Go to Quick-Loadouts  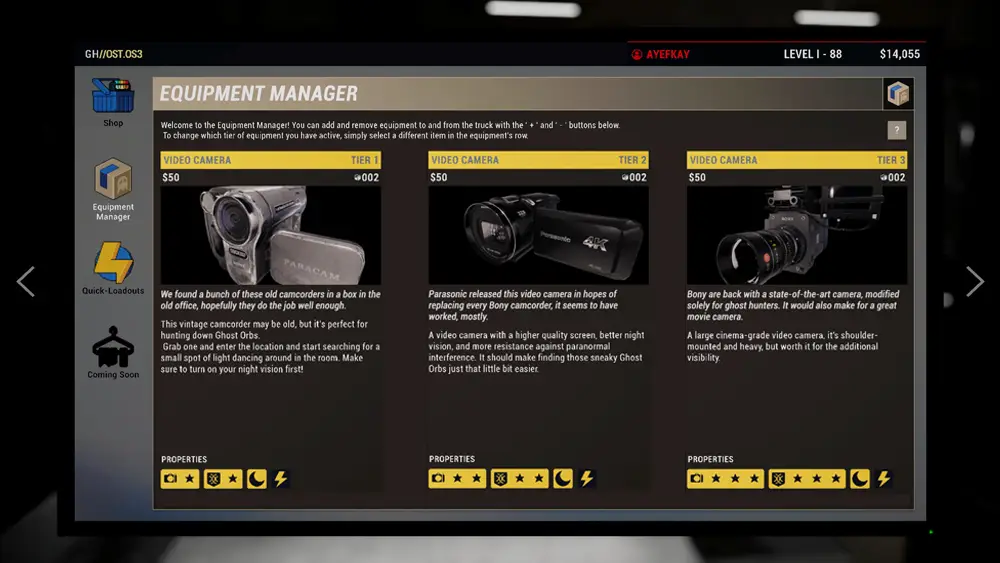point(113,267)
